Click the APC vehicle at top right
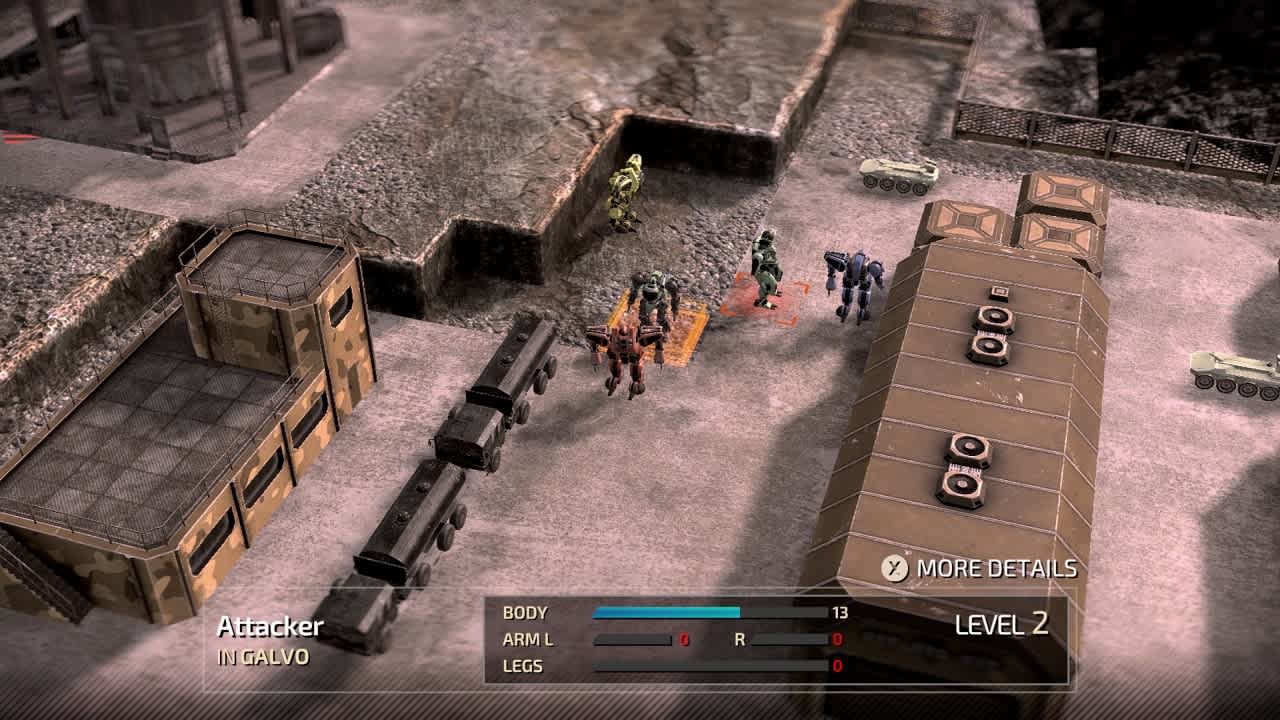The height and width of the screenshot is (720, 1280). 893,175
